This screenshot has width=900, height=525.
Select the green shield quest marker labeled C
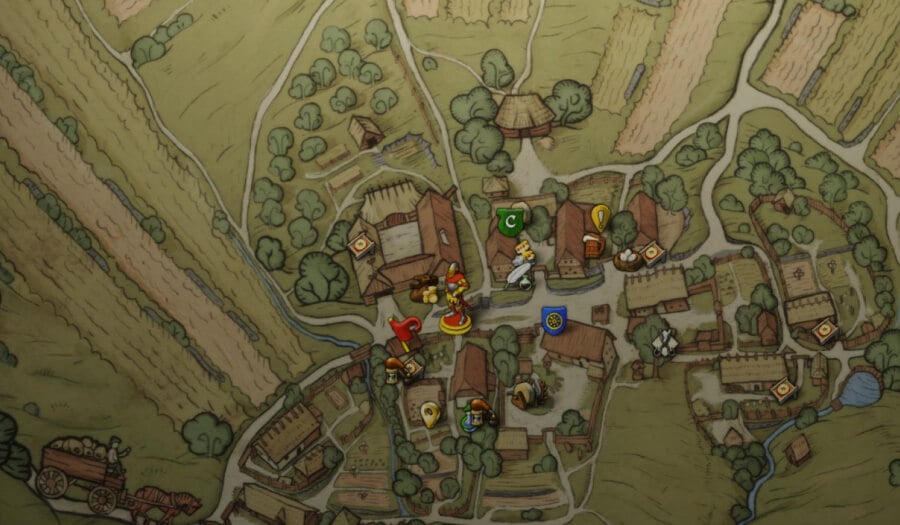tap(512, 219)
